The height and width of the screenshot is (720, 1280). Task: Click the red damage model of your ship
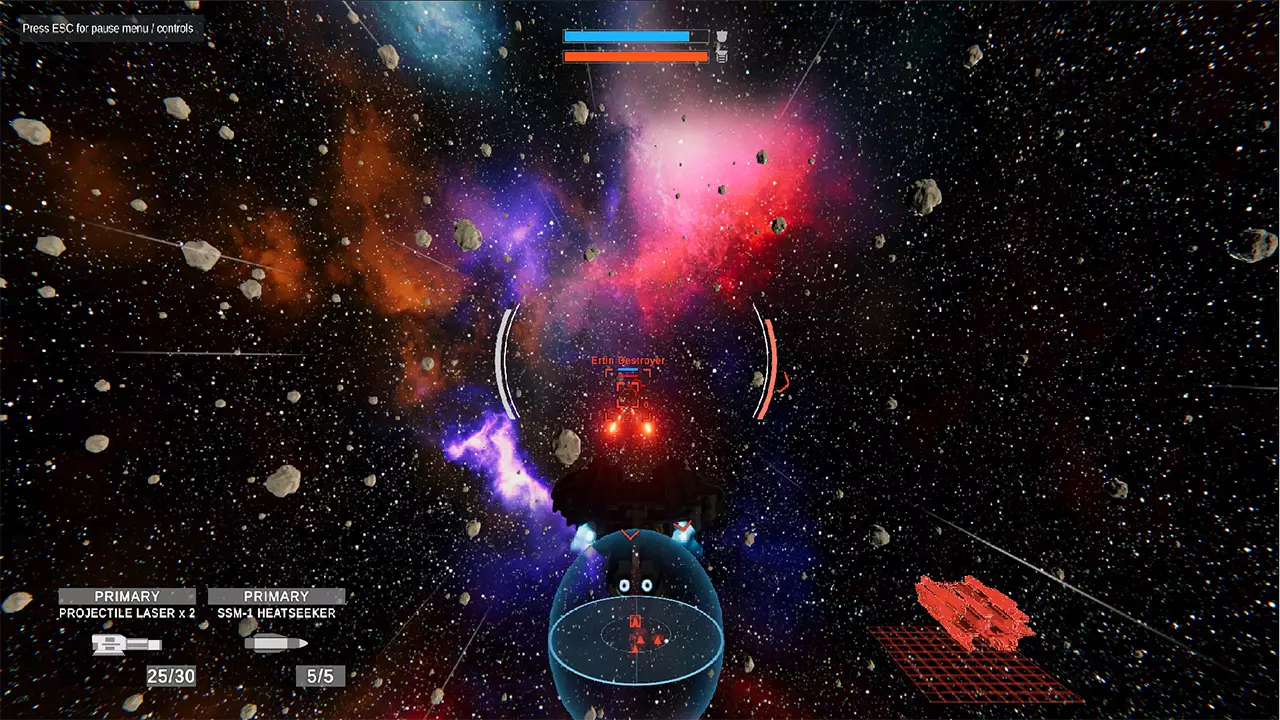pos(975,610)
